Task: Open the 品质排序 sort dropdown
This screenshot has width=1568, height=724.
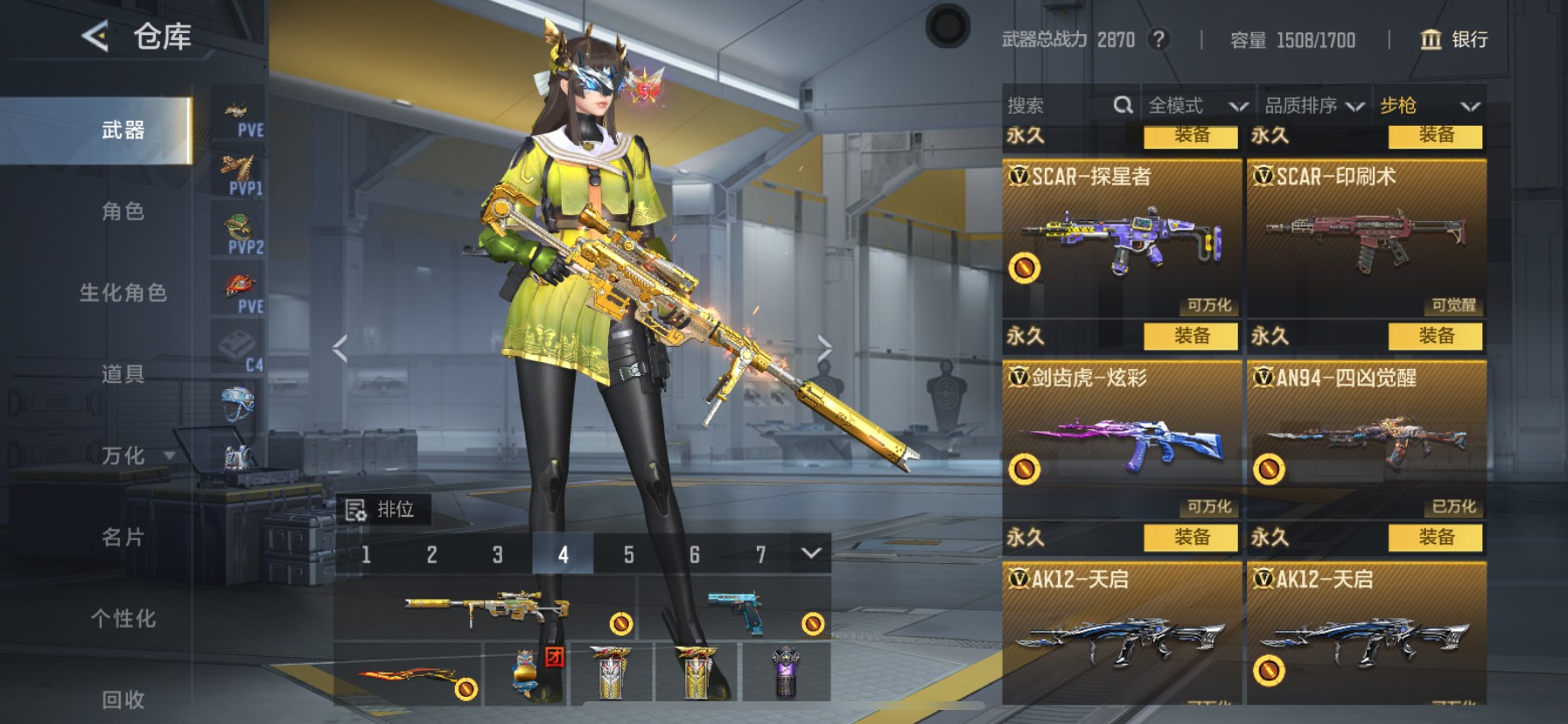Action: [x=1313, y=106]
